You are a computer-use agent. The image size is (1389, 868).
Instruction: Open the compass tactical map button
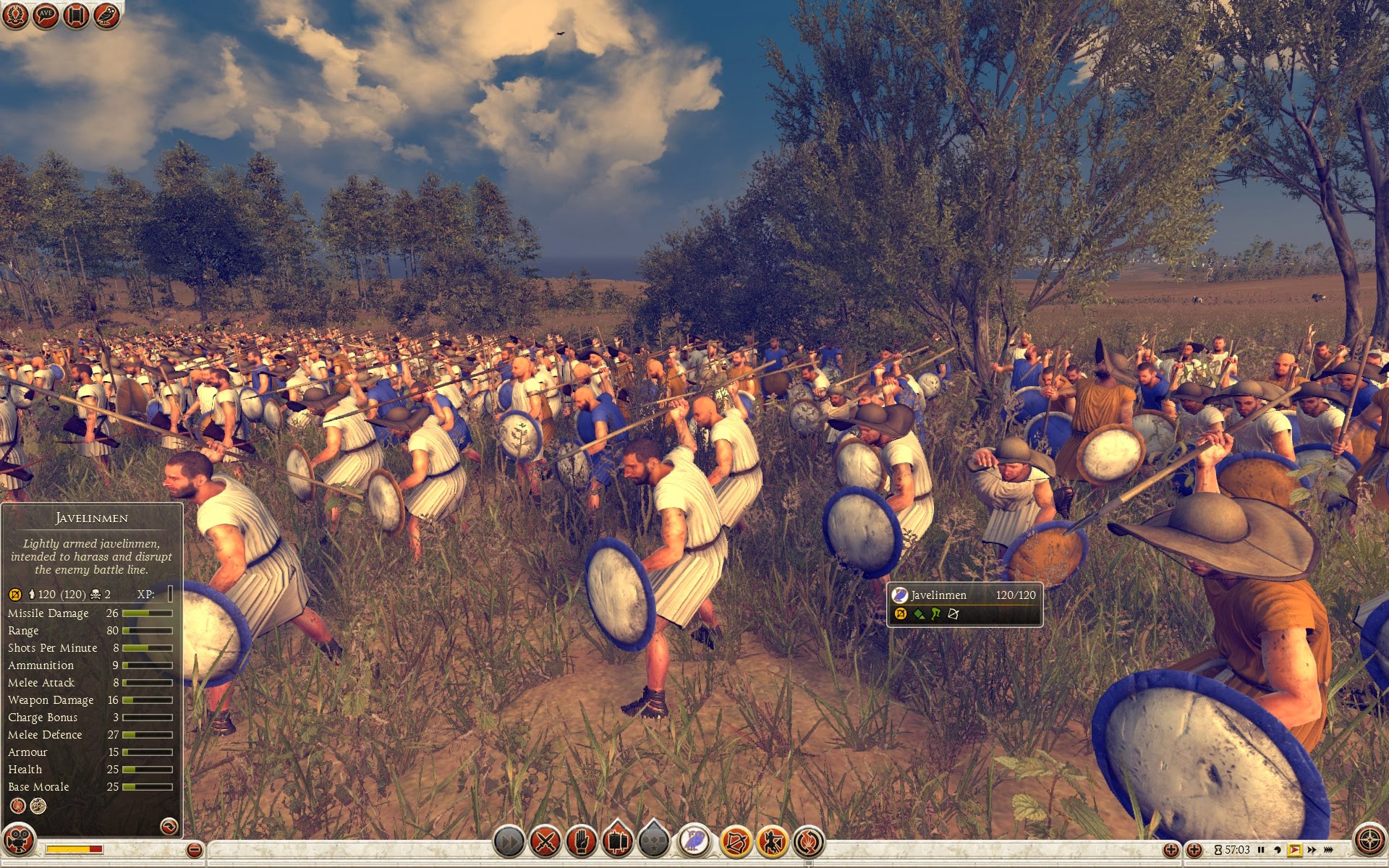pos(1369,841)
